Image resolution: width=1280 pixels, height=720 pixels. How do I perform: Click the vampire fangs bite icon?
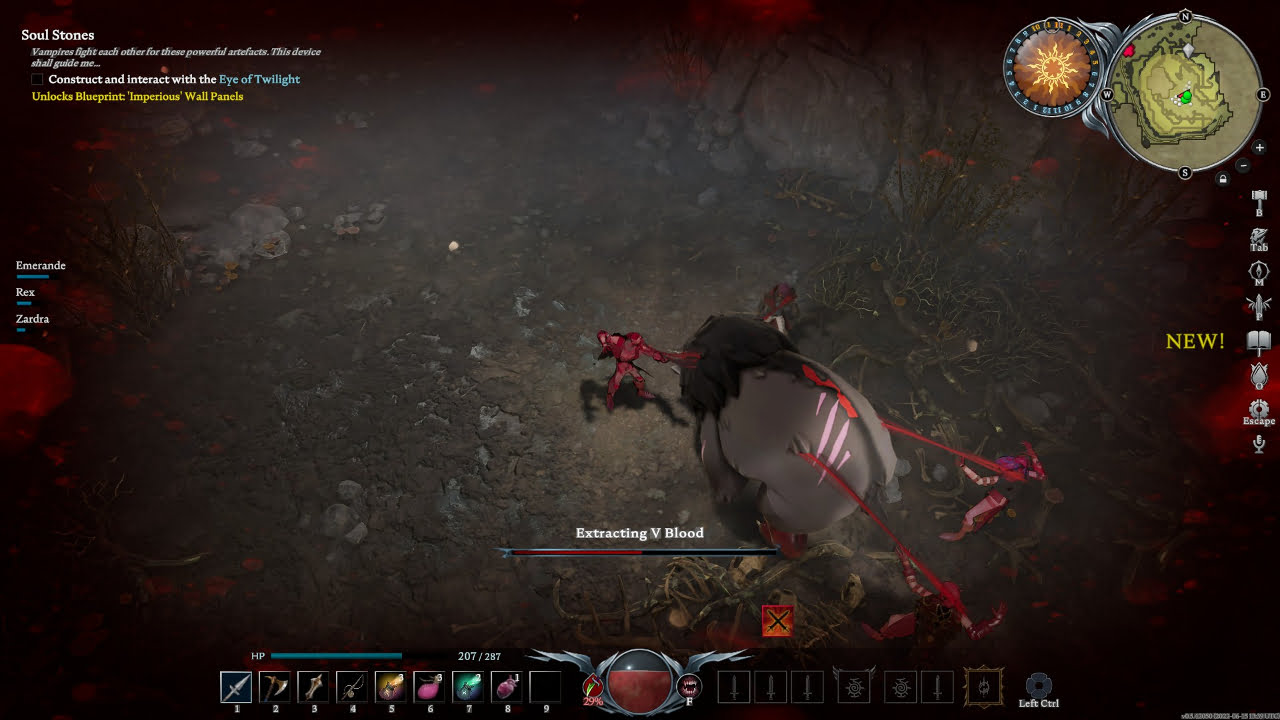coord(688,686)
